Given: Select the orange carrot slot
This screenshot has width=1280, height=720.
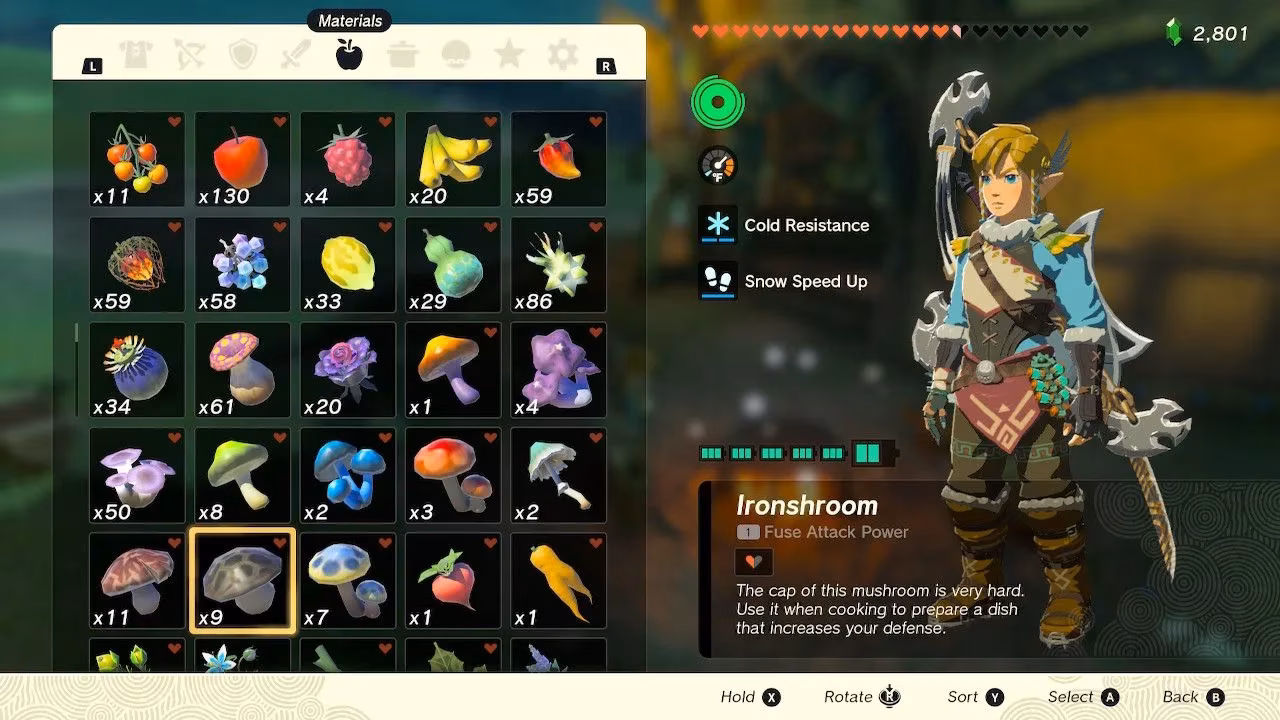Looking at the screenshot, I should pos(558,581).
